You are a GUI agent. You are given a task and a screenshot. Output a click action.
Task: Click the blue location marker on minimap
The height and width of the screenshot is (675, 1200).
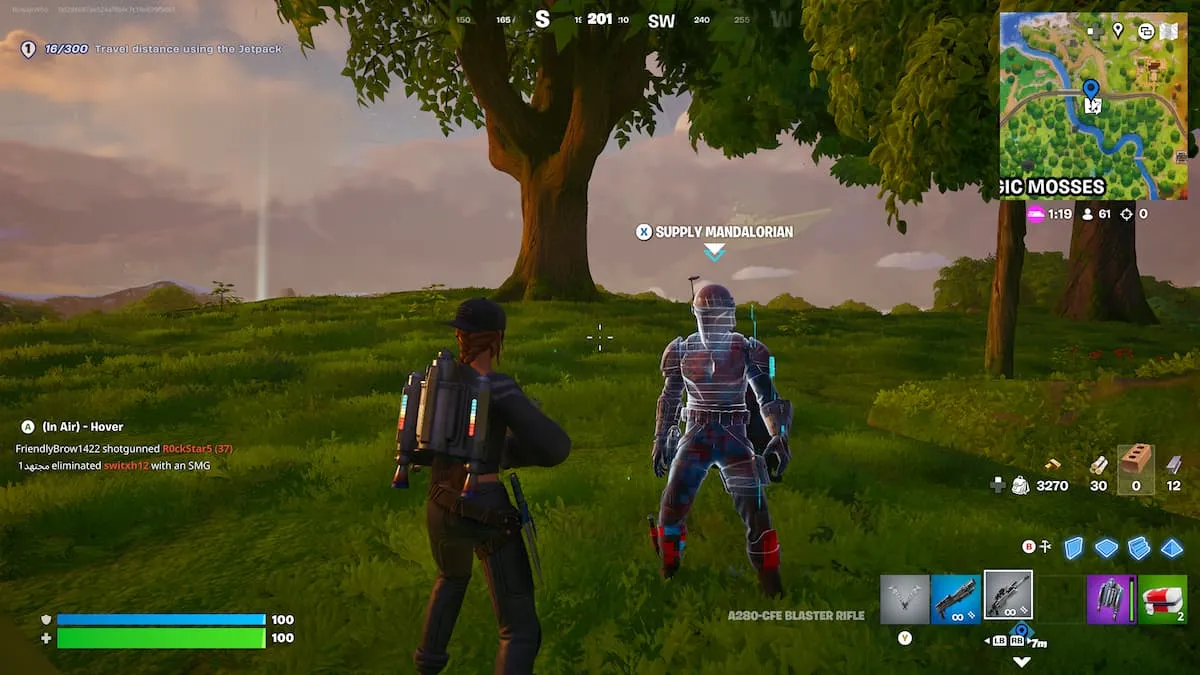[x=1090, y=91]
